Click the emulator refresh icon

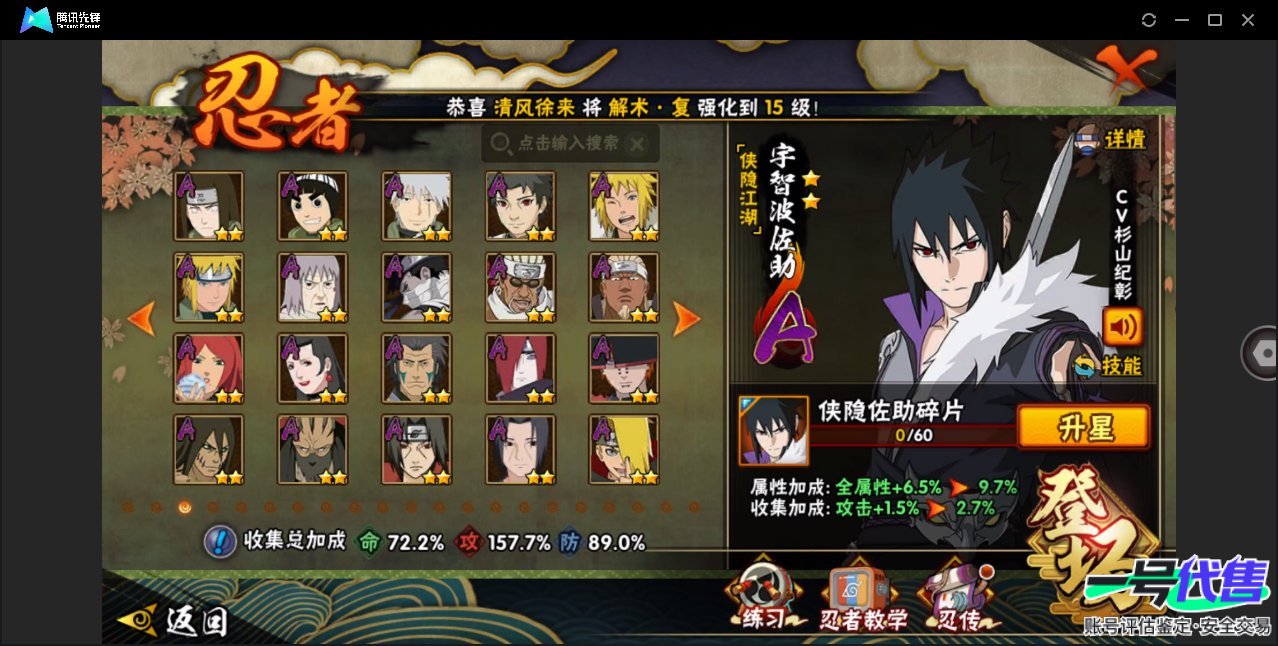click(1149, 20)
